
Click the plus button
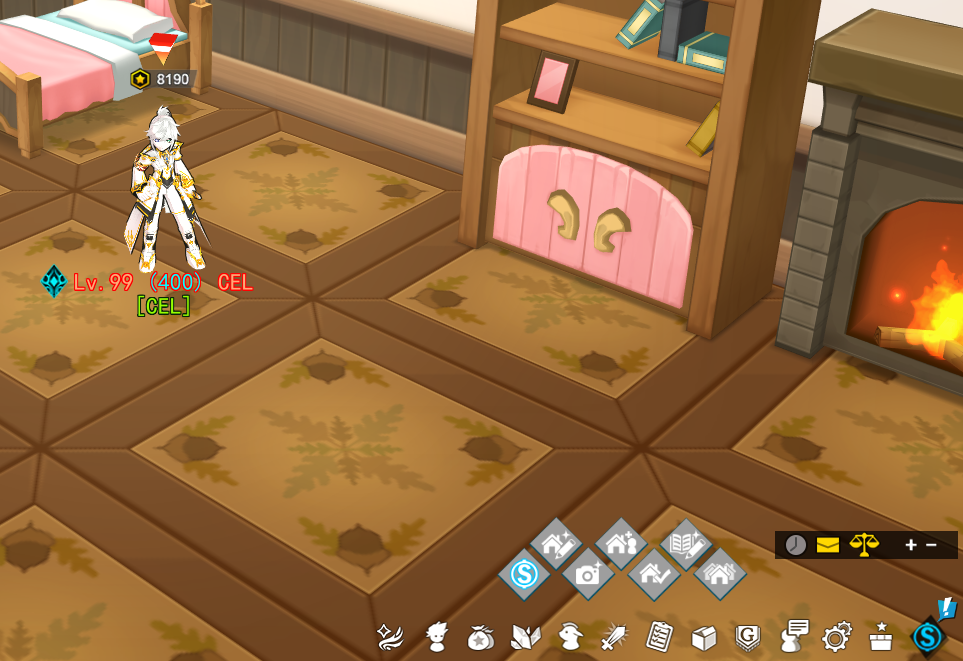tap(911, 545)
